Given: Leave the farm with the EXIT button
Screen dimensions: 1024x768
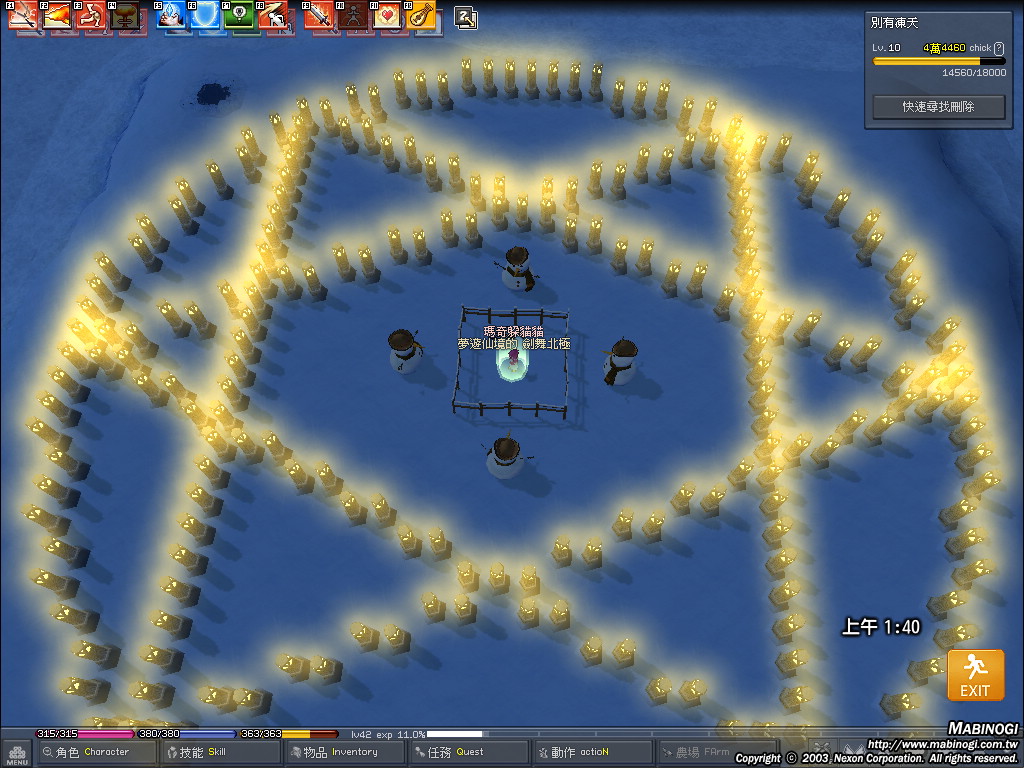Looking at the screenshot, I should pos(975,675).
